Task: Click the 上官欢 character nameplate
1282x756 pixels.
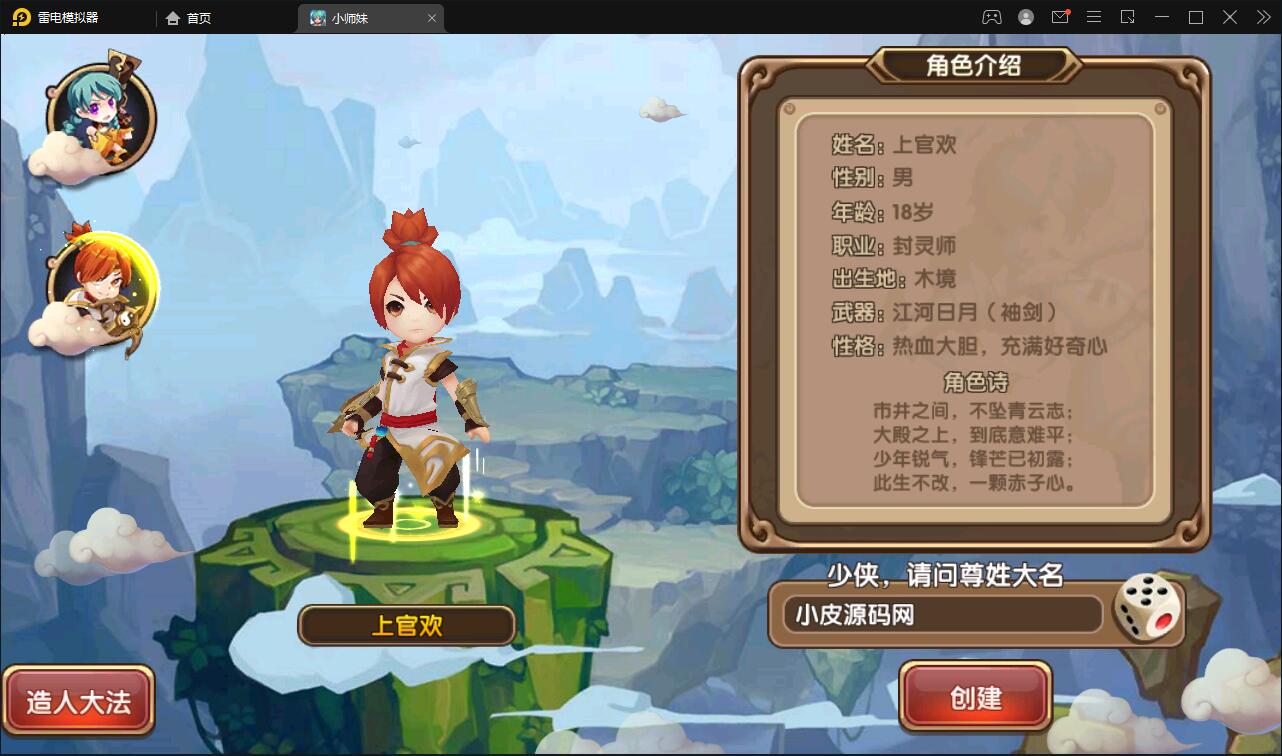Action: (x=406, y=625)
